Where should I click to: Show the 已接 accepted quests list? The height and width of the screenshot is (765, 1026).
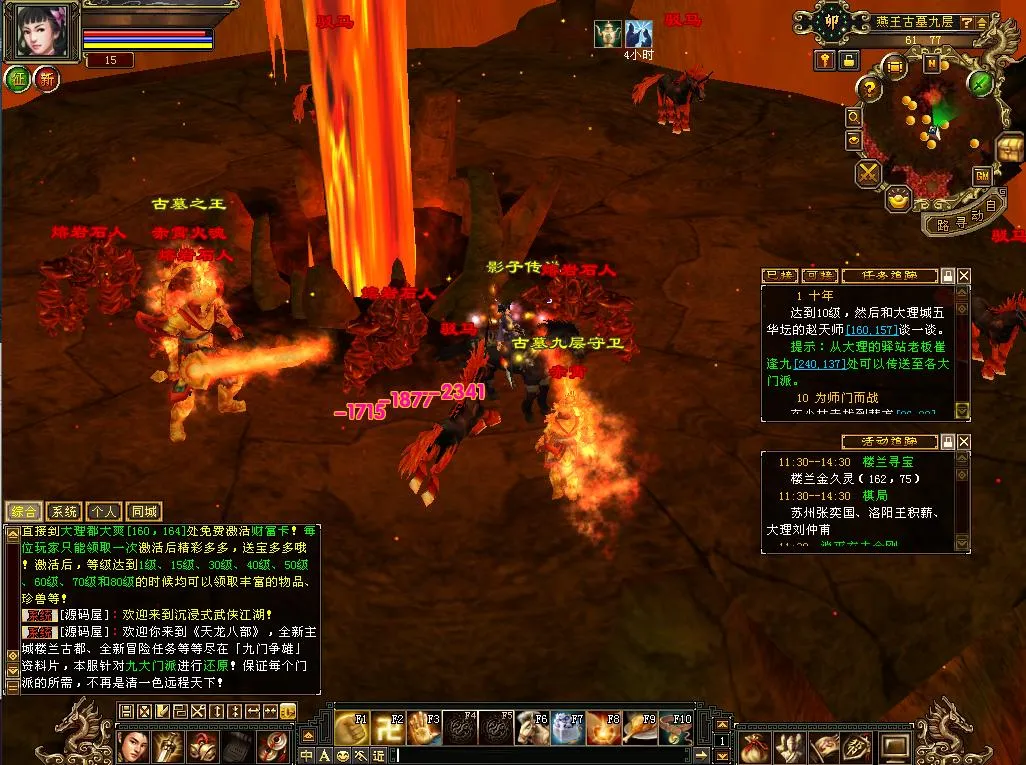pos(779,275)
